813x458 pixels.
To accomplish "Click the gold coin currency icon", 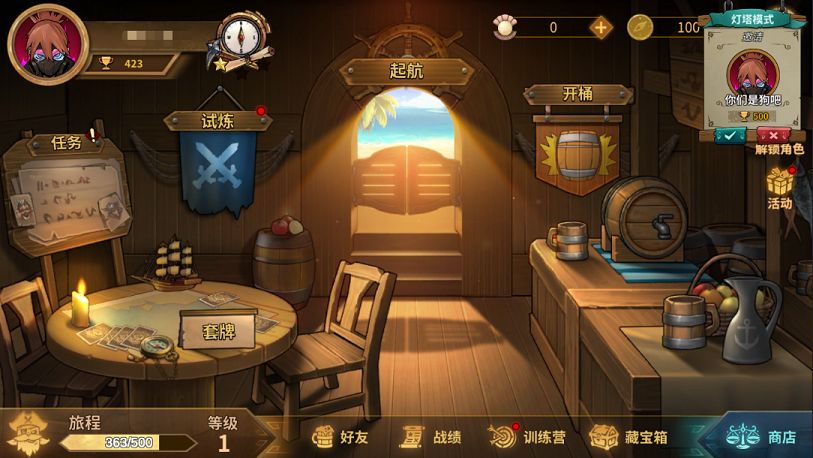I will (x=640, y=28).
